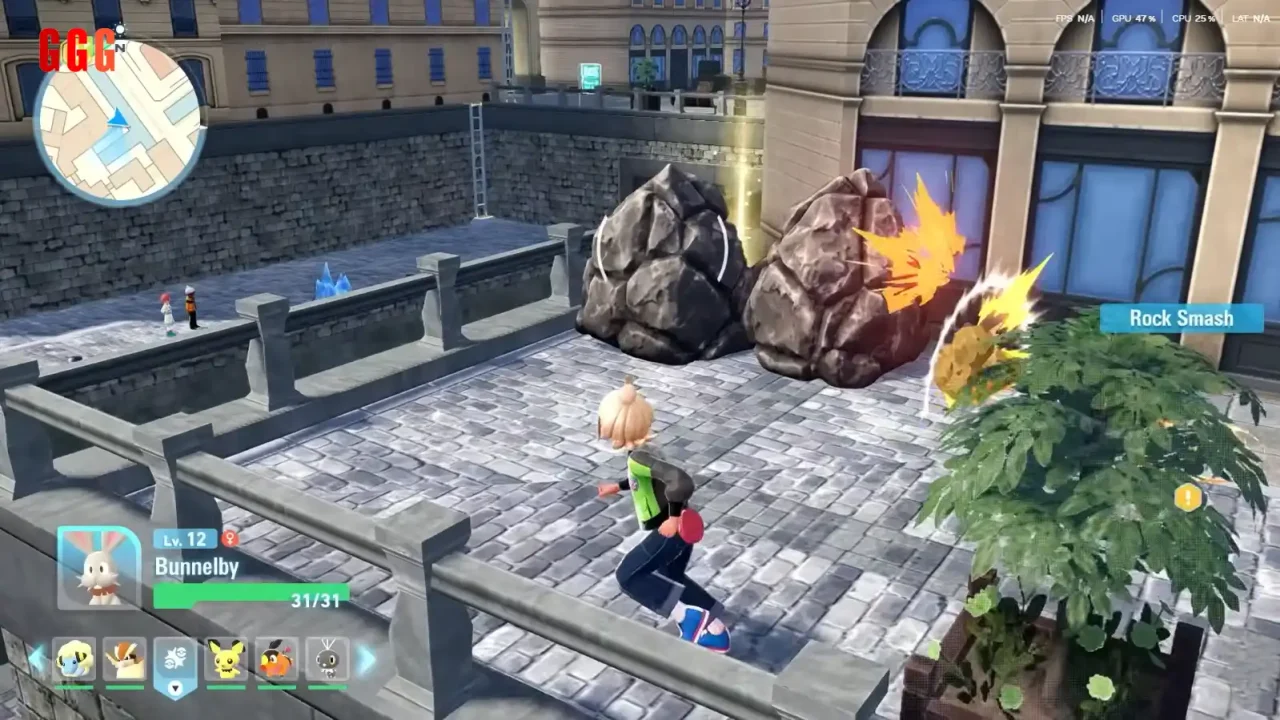Switch to Pidgey in the party bar
The width and height of the screenshot is (1280, 720).
point(125,660)
